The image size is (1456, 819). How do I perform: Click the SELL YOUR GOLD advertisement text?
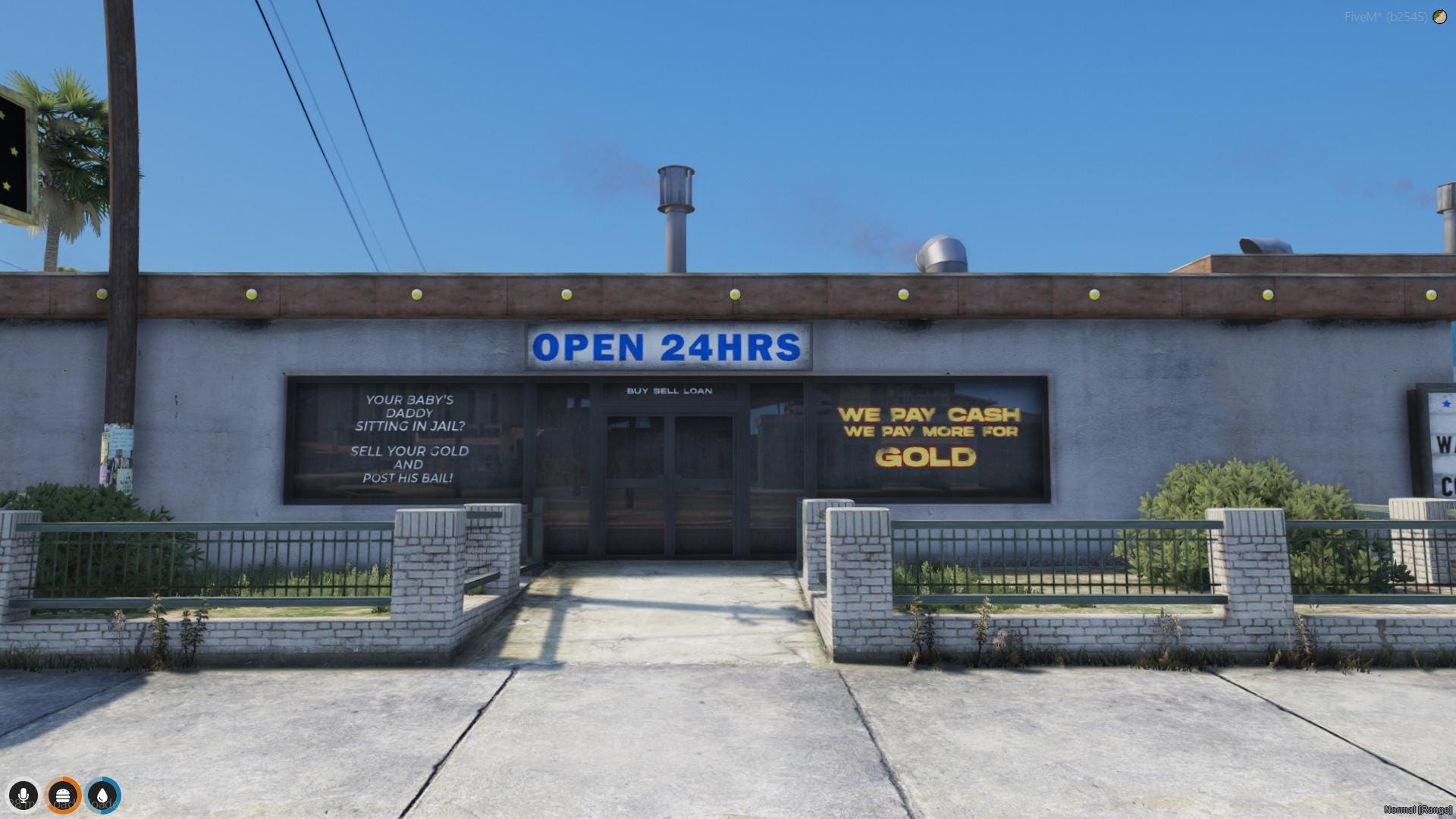coord(409,457)
